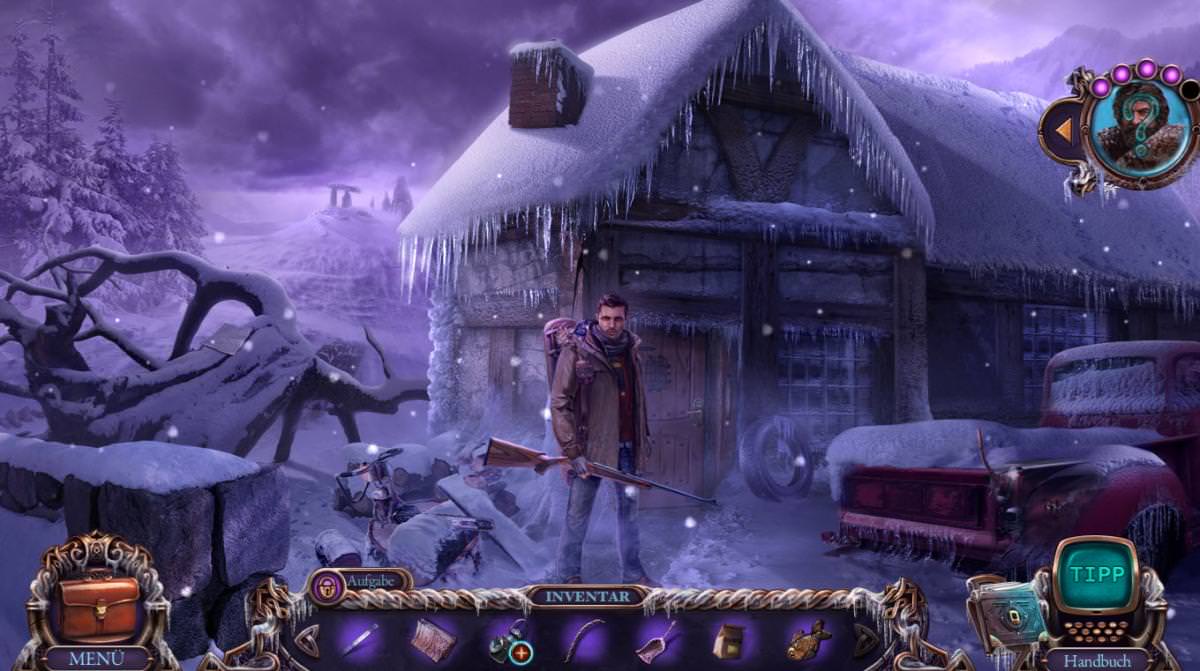Pick the golden fish figurine
This screenshot has width=1200, height=671.
point(808,640)
